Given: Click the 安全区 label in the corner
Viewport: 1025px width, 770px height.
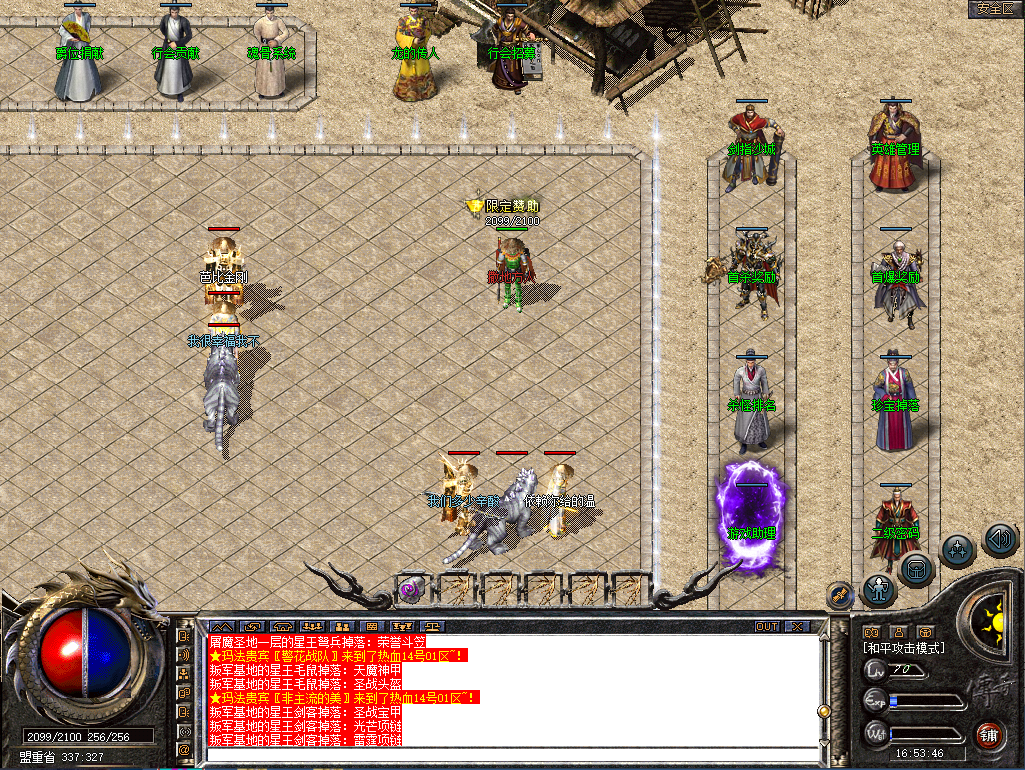Looking at the screenshot, I should 995,9.
